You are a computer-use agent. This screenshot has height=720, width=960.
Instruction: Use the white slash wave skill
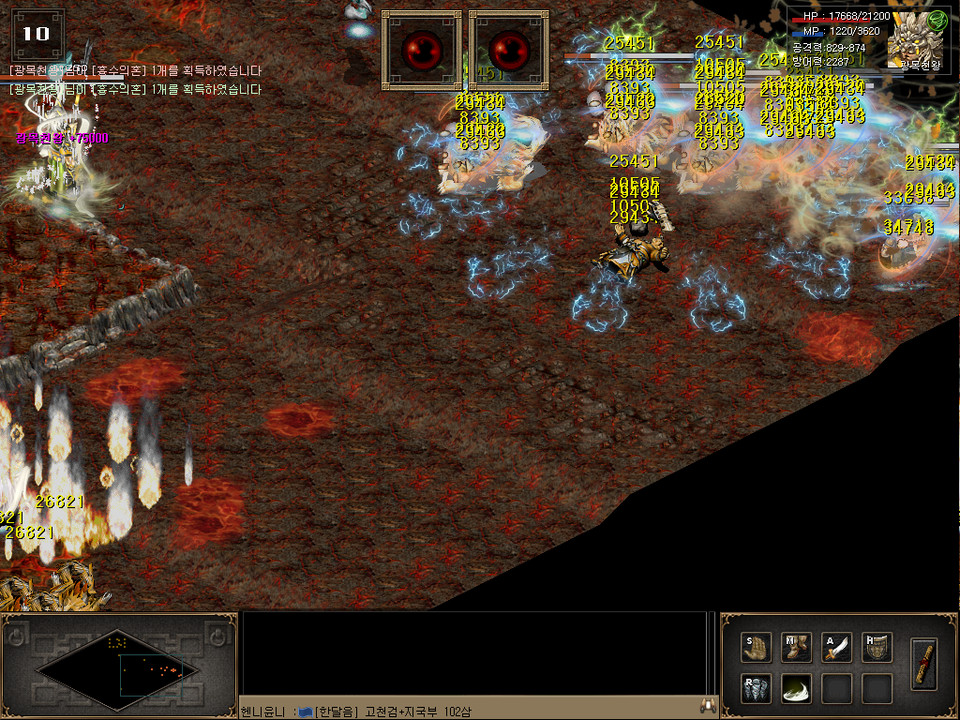[x=797, y=688]
